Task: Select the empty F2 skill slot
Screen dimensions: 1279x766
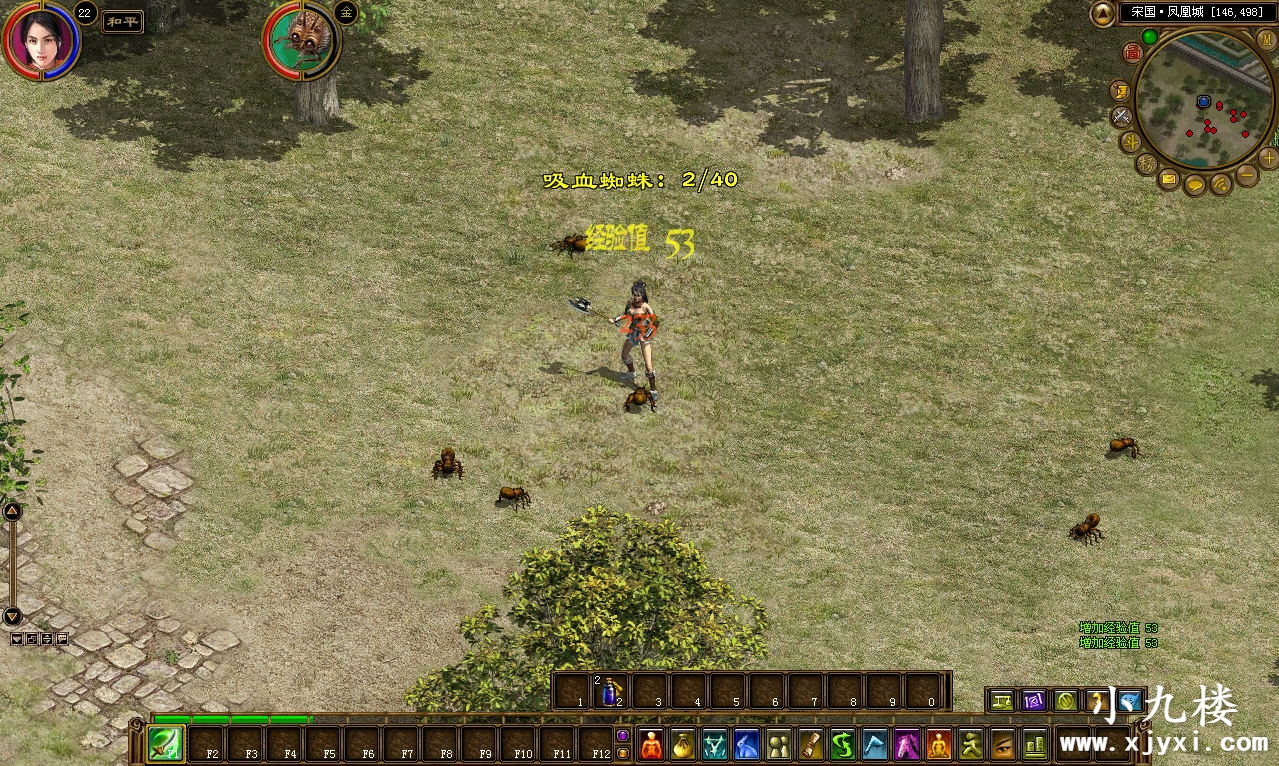Action: [206, 745]
